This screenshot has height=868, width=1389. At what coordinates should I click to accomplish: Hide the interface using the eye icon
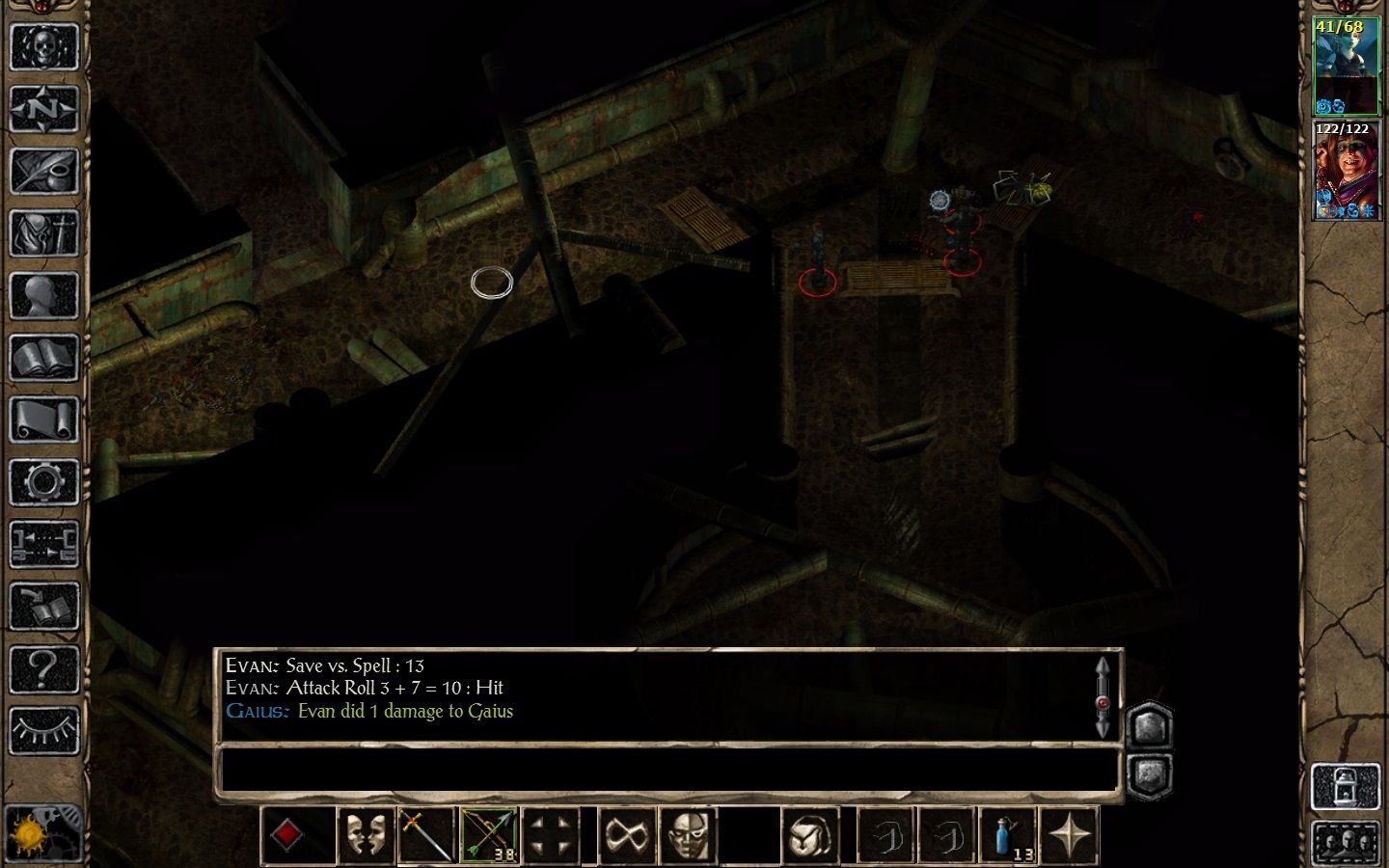(46, 729)
